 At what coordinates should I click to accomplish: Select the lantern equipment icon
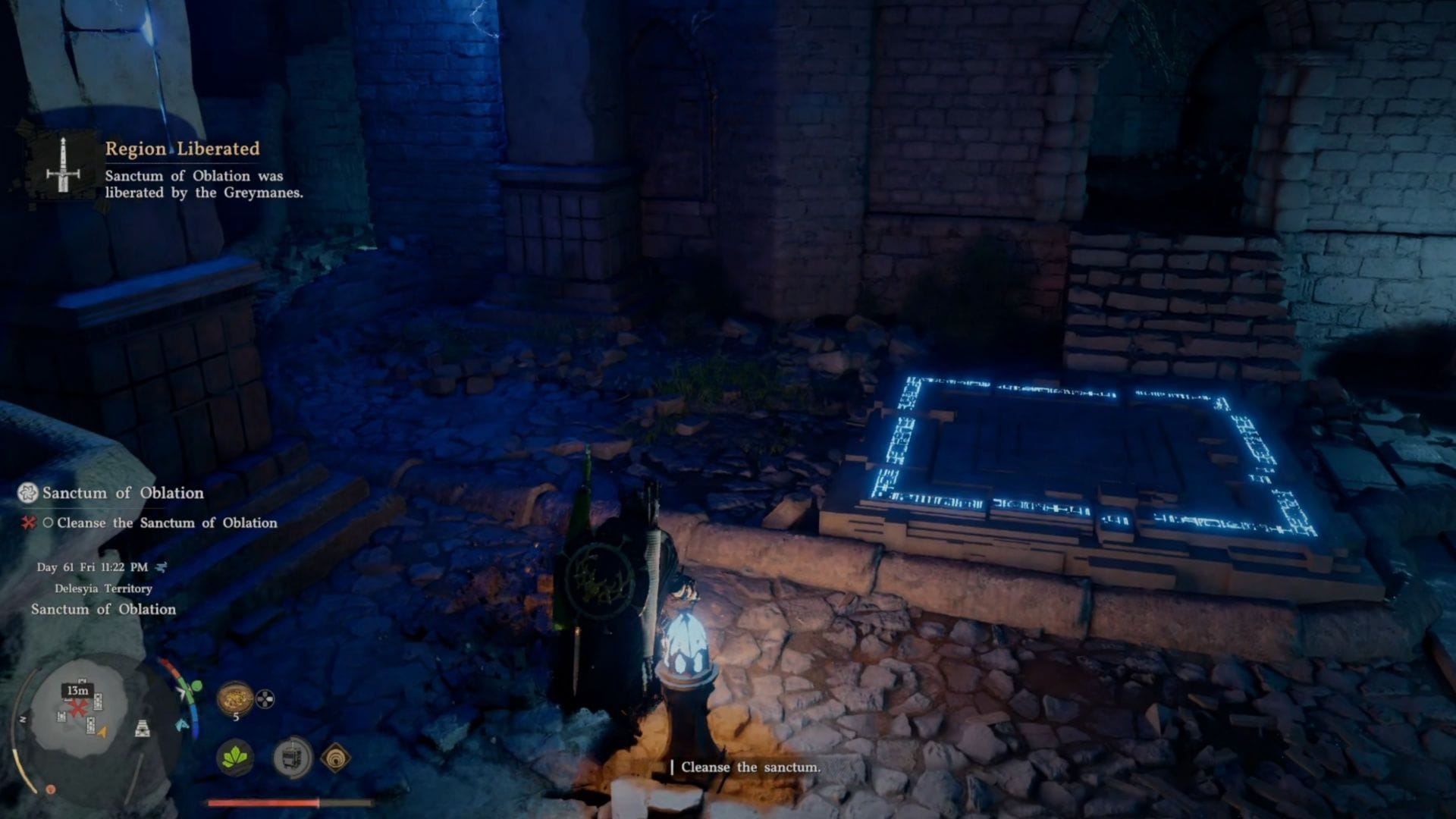coord(292,757)
